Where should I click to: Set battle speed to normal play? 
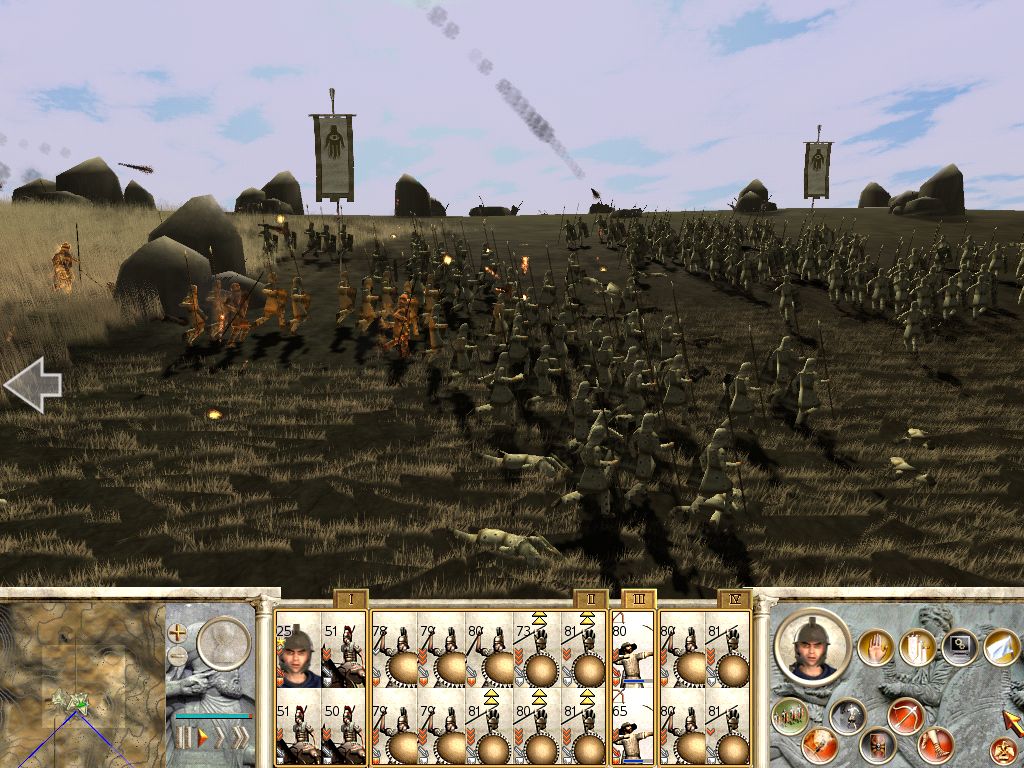pos(204,739)
